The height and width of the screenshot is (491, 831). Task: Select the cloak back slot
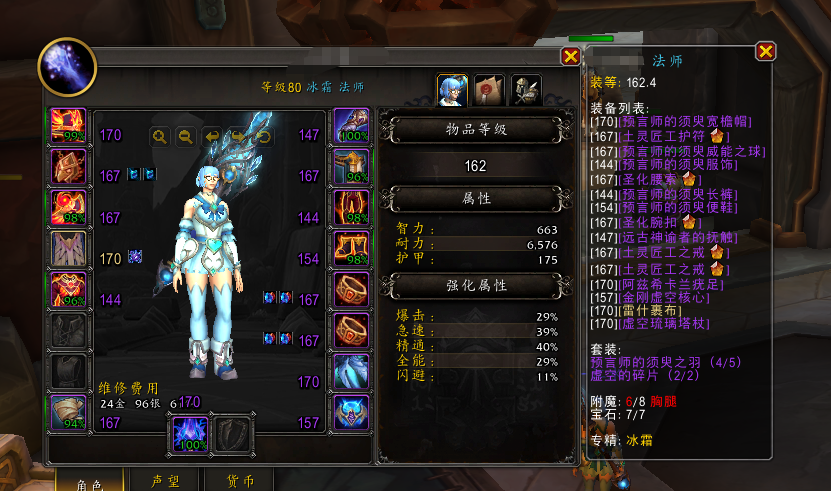pyautogui.click(x=68, y=250)
